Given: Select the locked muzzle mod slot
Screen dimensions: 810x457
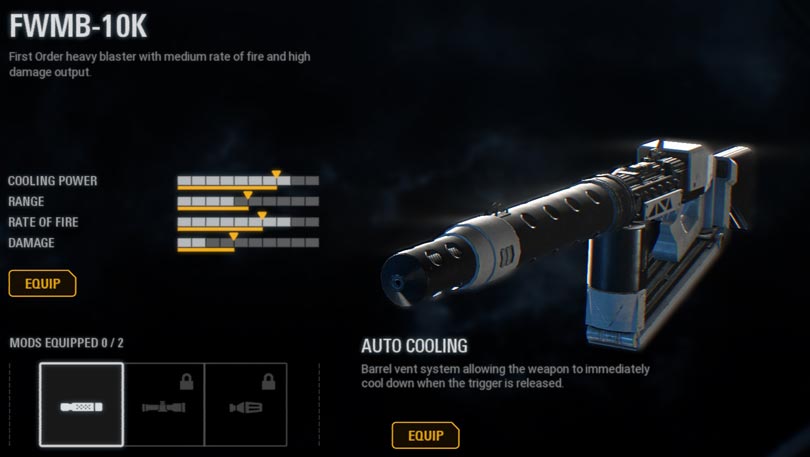Looking at the screenshot, I should tap(245, 404).
